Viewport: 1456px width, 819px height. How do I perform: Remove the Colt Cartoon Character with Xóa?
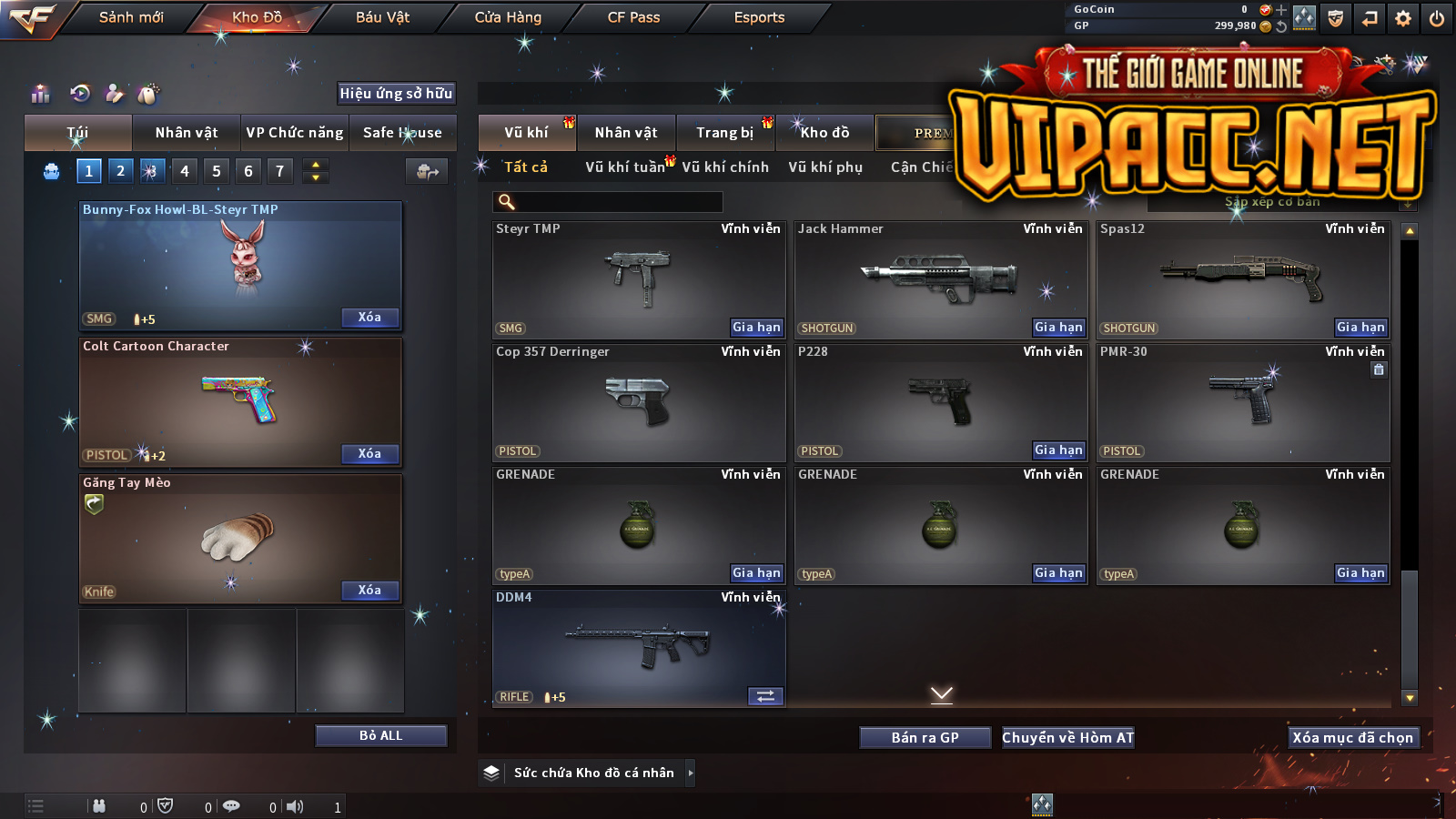(369, 453)
